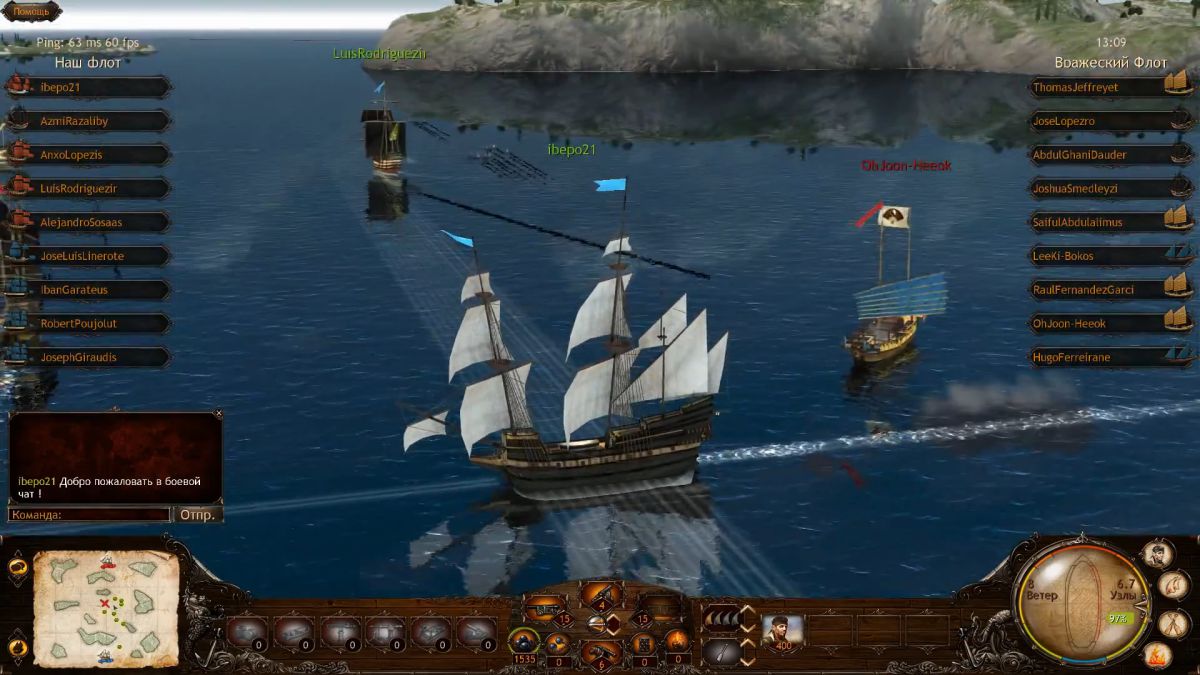This screenshot has width=1200, height=675.
Task: Select the fire shot ammo icon
Action: [677, 641]
